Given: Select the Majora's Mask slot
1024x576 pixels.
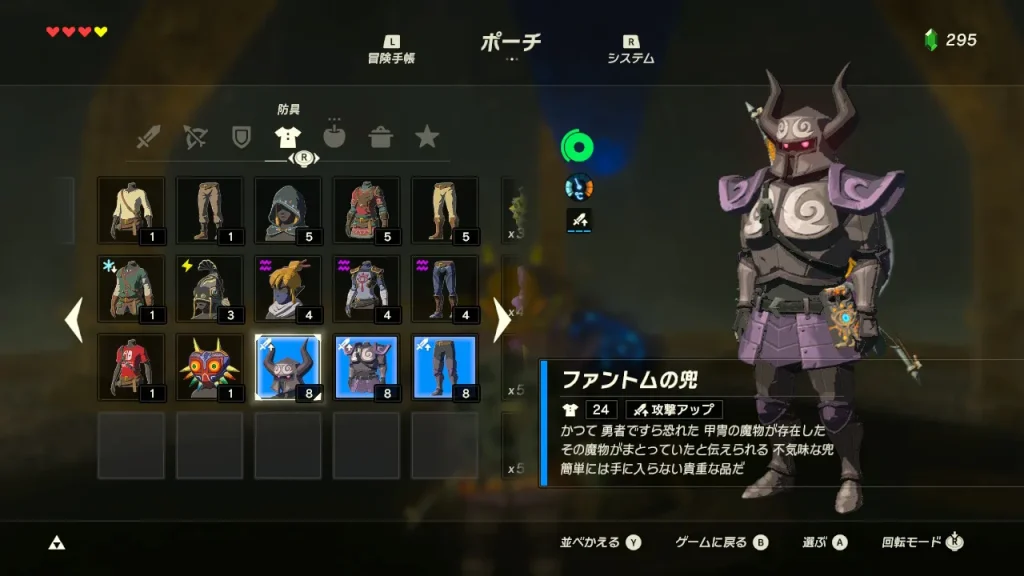Looking at the screenshot, I should pyautogui.click(x=209, y=367).
